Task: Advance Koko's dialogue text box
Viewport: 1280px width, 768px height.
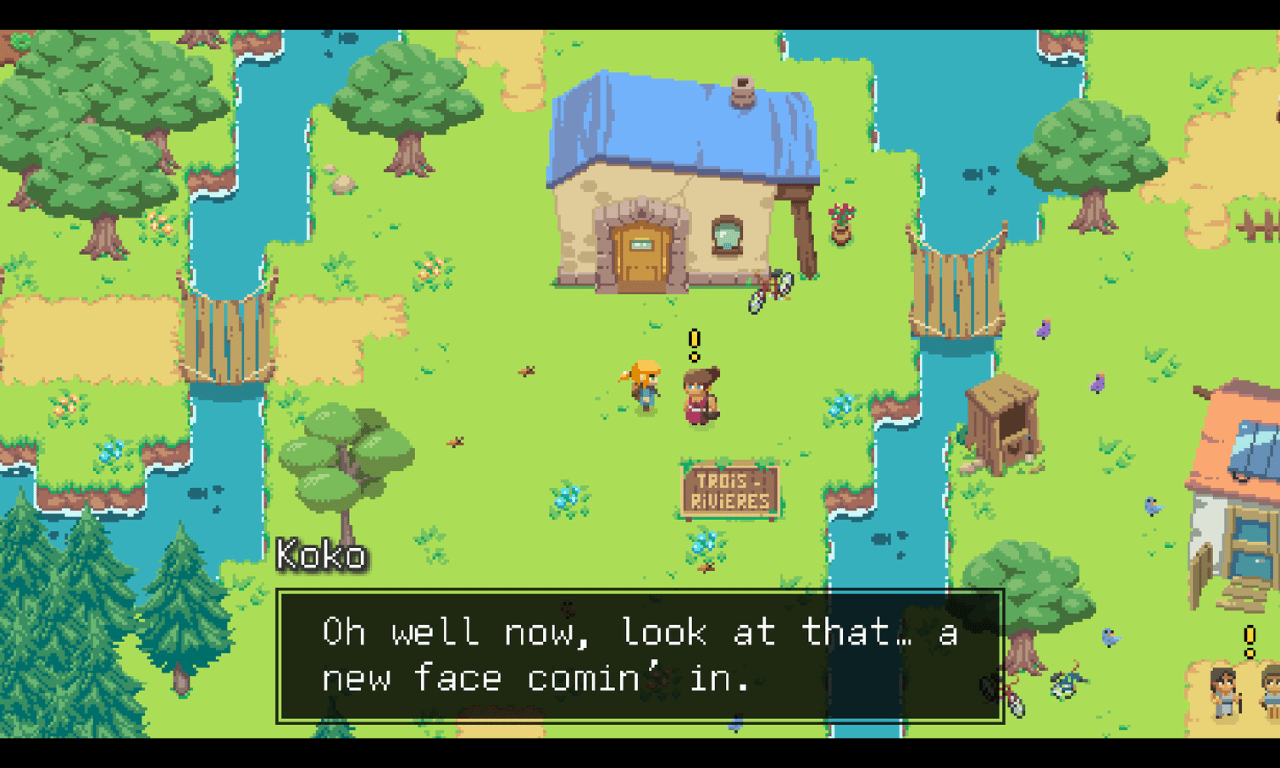Action: click(640, 656)
